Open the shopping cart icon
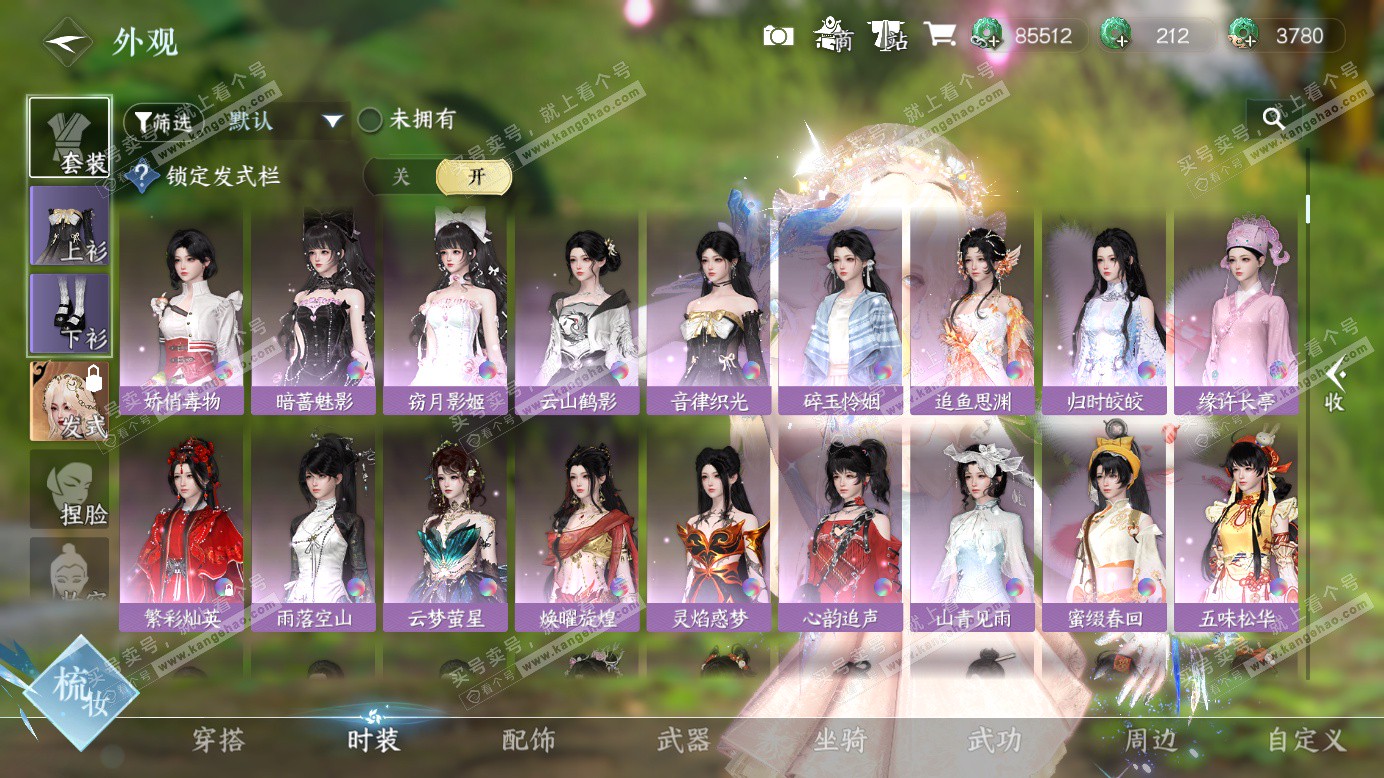 coord(939,36)
